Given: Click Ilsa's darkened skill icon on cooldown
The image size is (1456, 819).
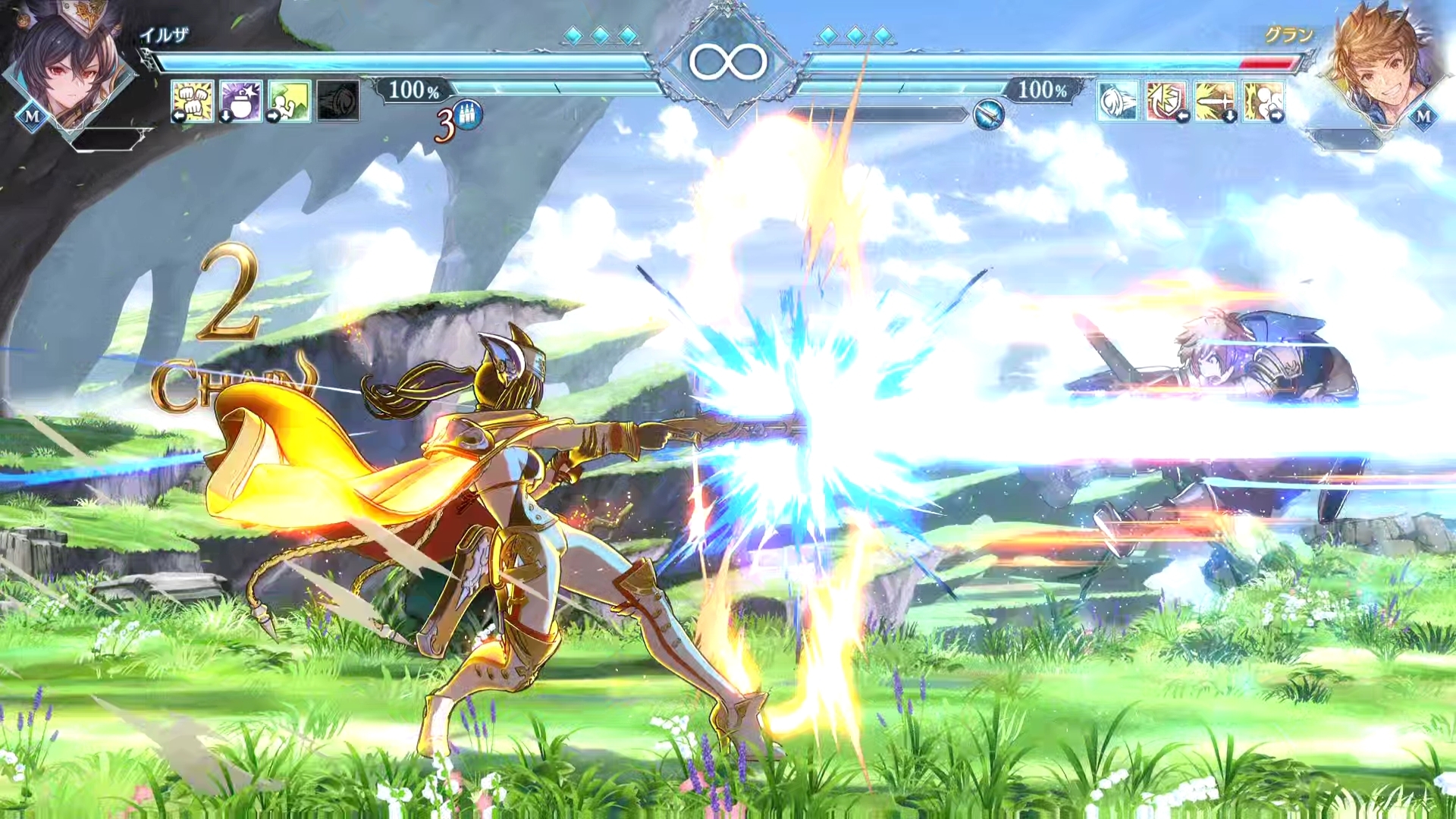Looking at the screenshot, I should (338, 100).
